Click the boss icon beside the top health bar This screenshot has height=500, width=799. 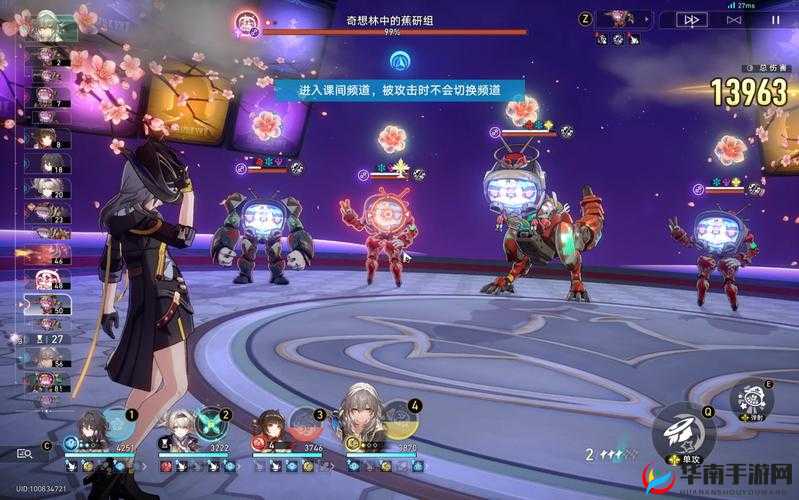(x=247, y=22)
